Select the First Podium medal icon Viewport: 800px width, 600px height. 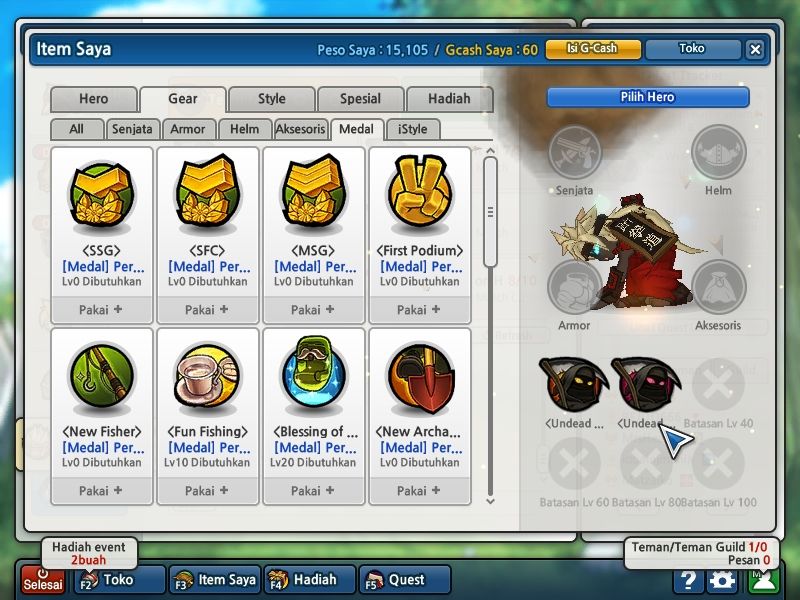point(419,196)
